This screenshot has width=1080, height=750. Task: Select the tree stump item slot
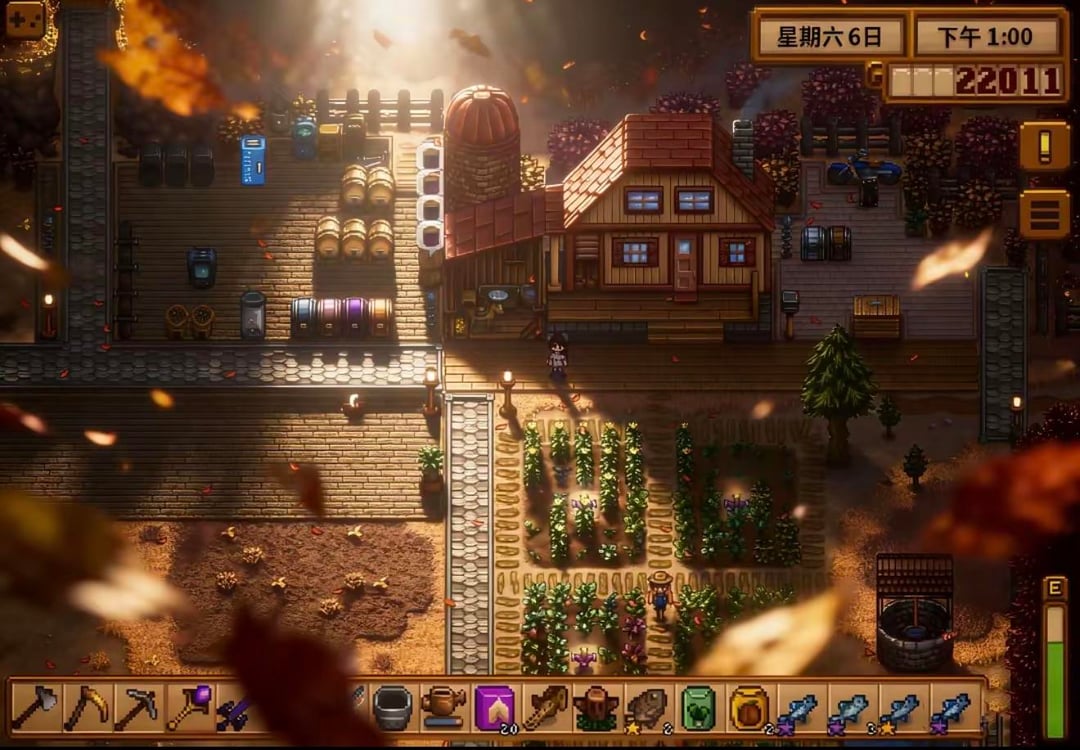596,708
